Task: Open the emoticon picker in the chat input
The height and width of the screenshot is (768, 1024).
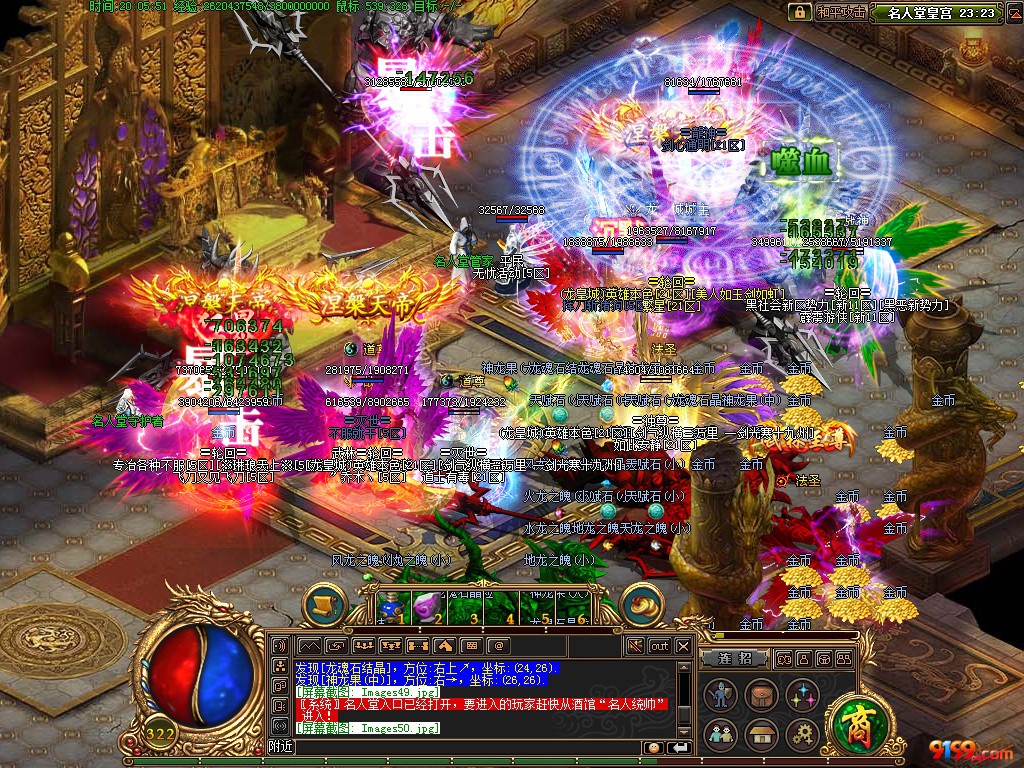Action: point(653,747)
